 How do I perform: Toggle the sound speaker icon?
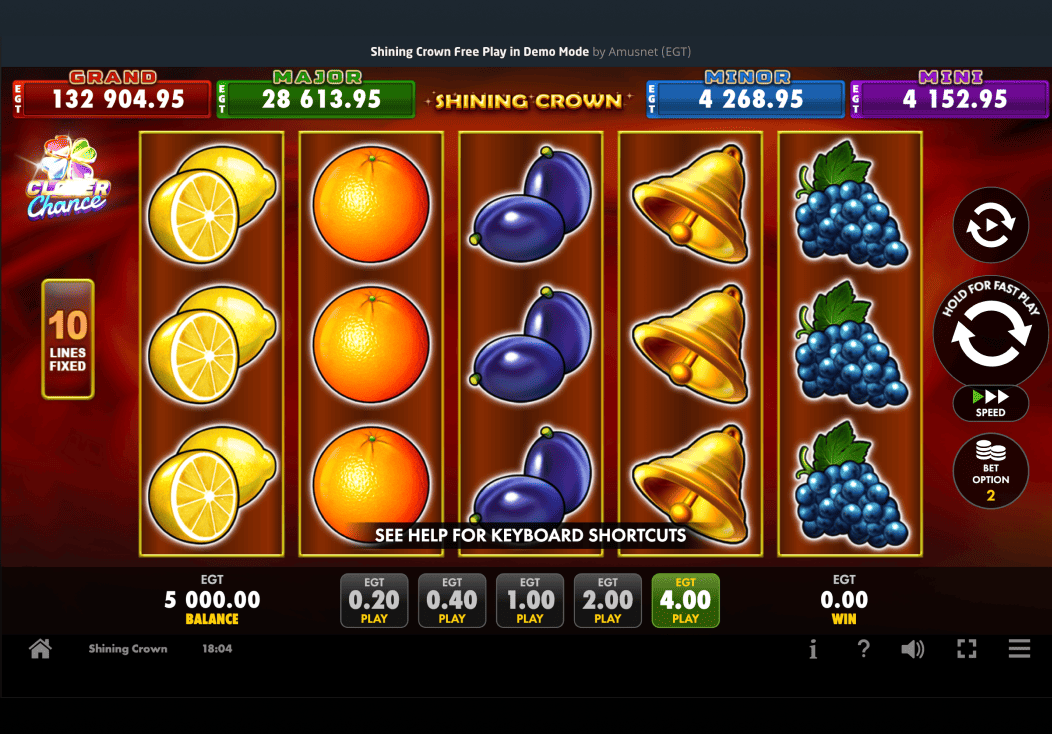pyautogui.click(x=912, y=649)
